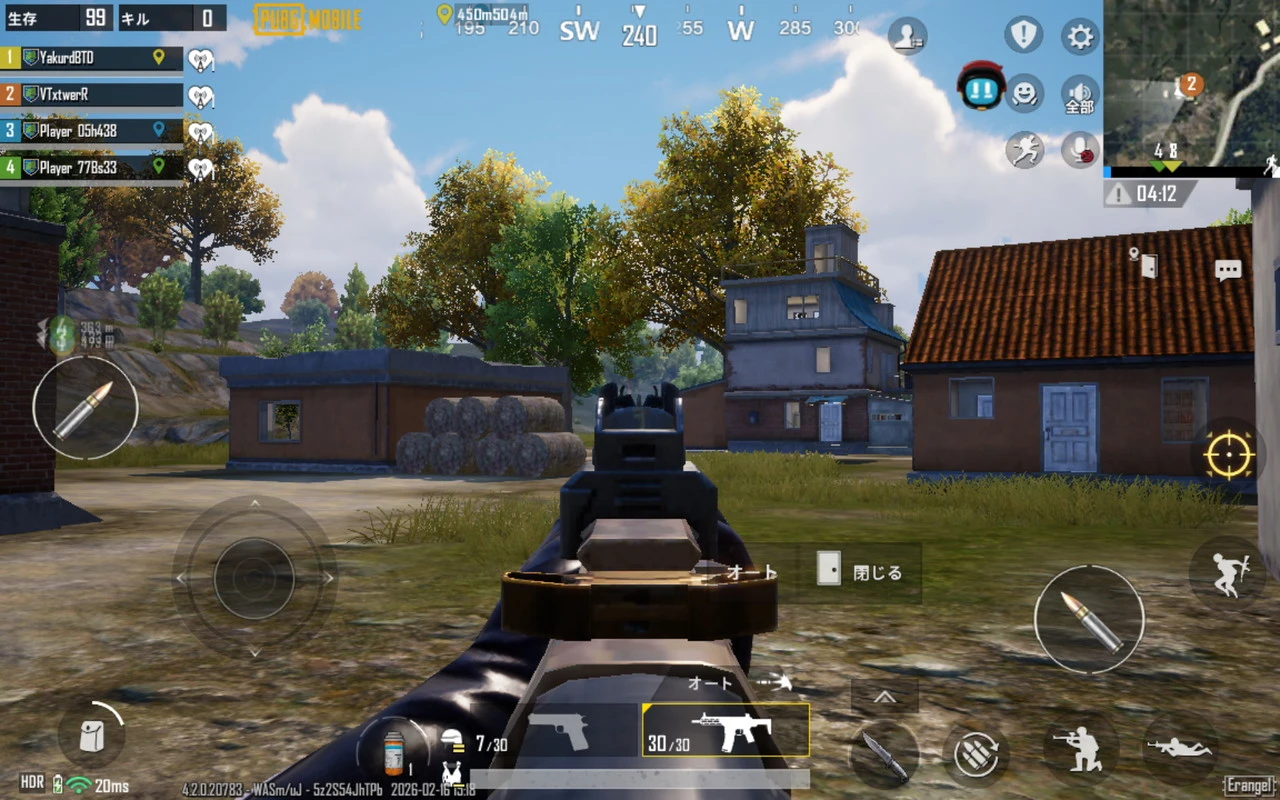Switch to crouch stance

pyautogui.click(x=1082, y=748)
